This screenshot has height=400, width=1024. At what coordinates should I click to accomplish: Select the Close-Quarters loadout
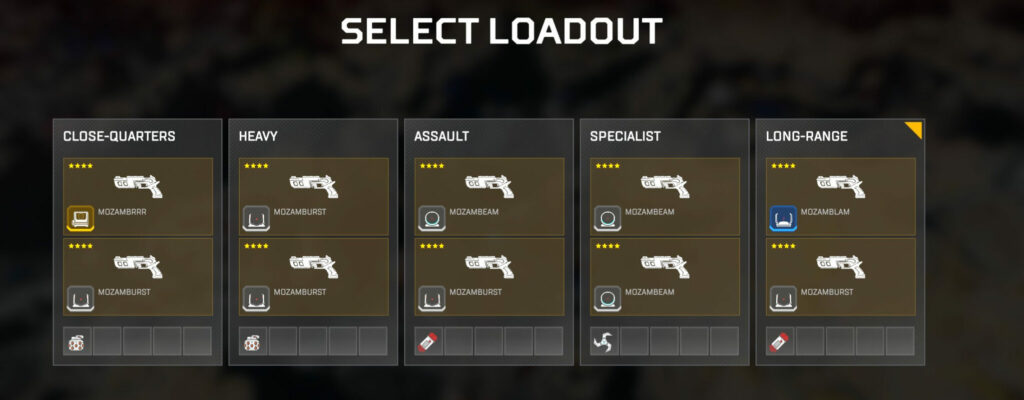[138, 136]
